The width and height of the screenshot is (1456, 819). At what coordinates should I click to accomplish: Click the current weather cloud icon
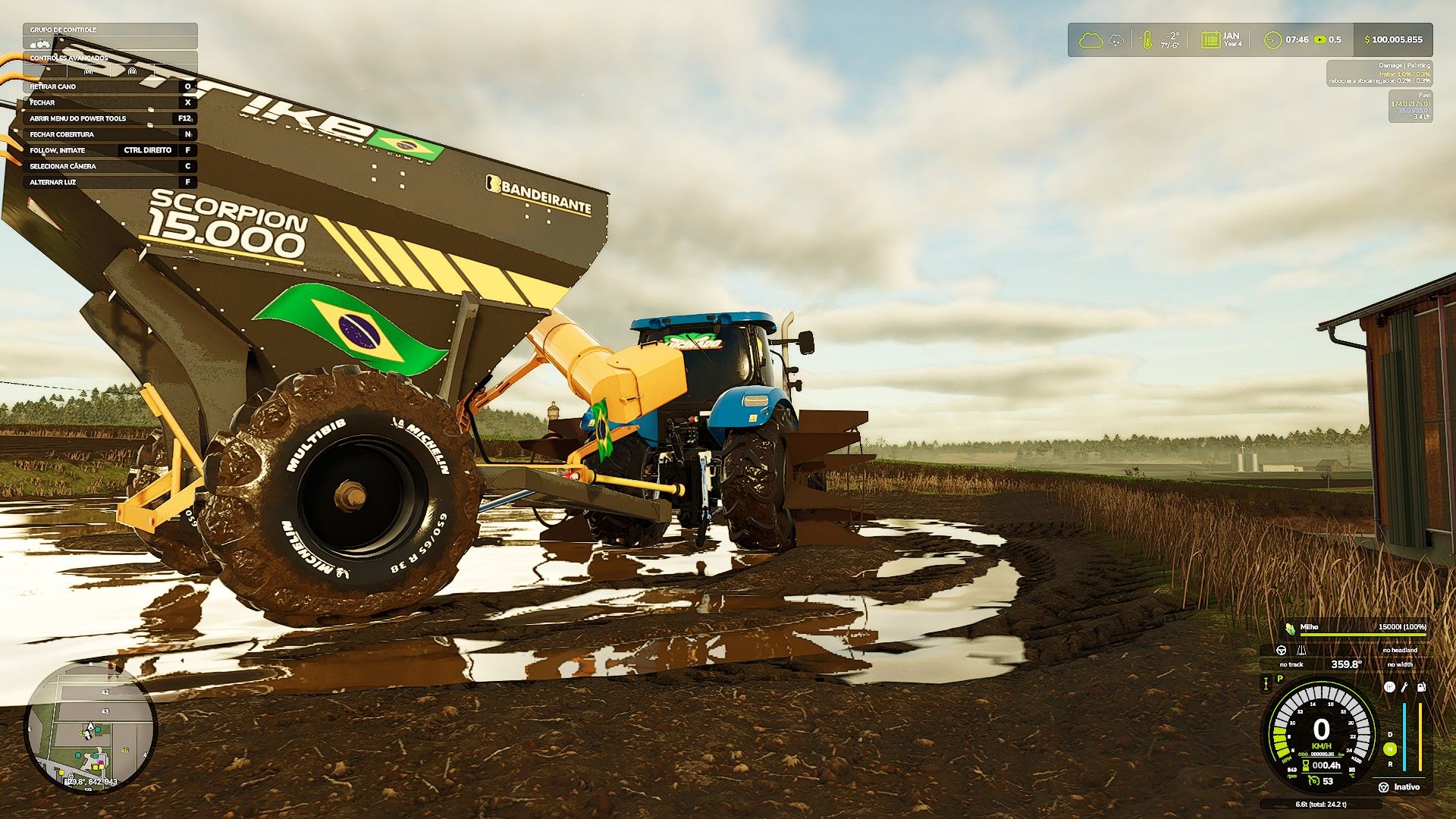[1090, 39]
